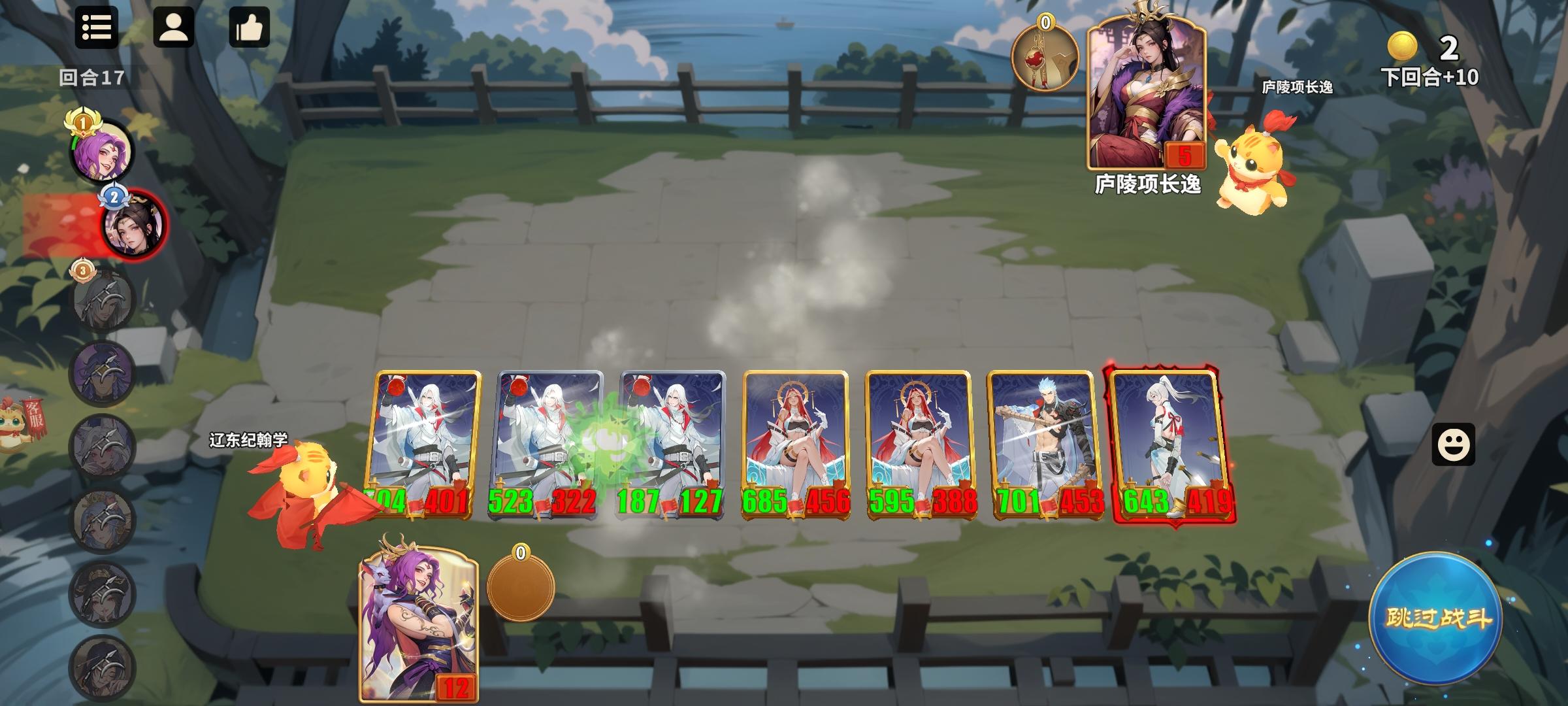
Task: Click the 下回合+10 label
Action: pos(1430,76)
